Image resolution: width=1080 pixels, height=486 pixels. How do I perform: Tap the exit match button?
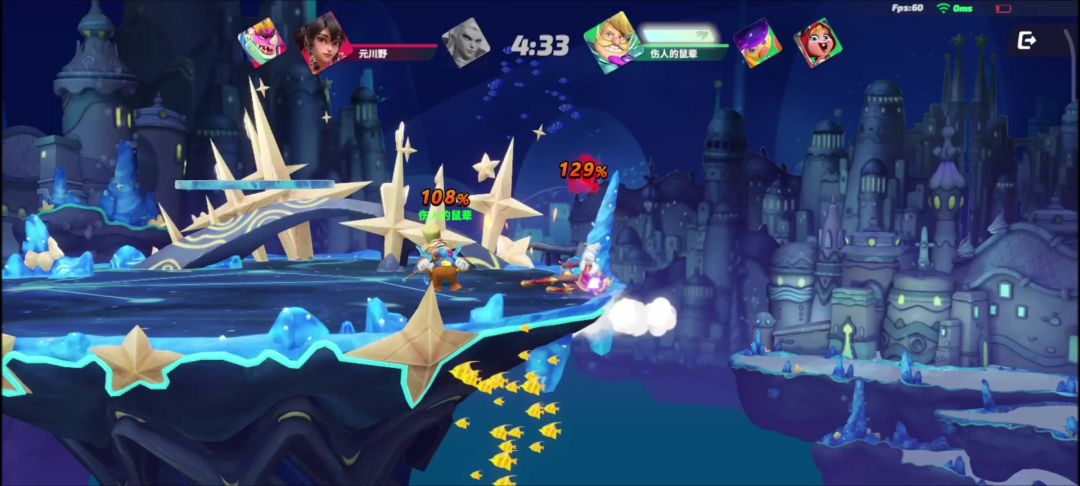tap(1027, 41)
